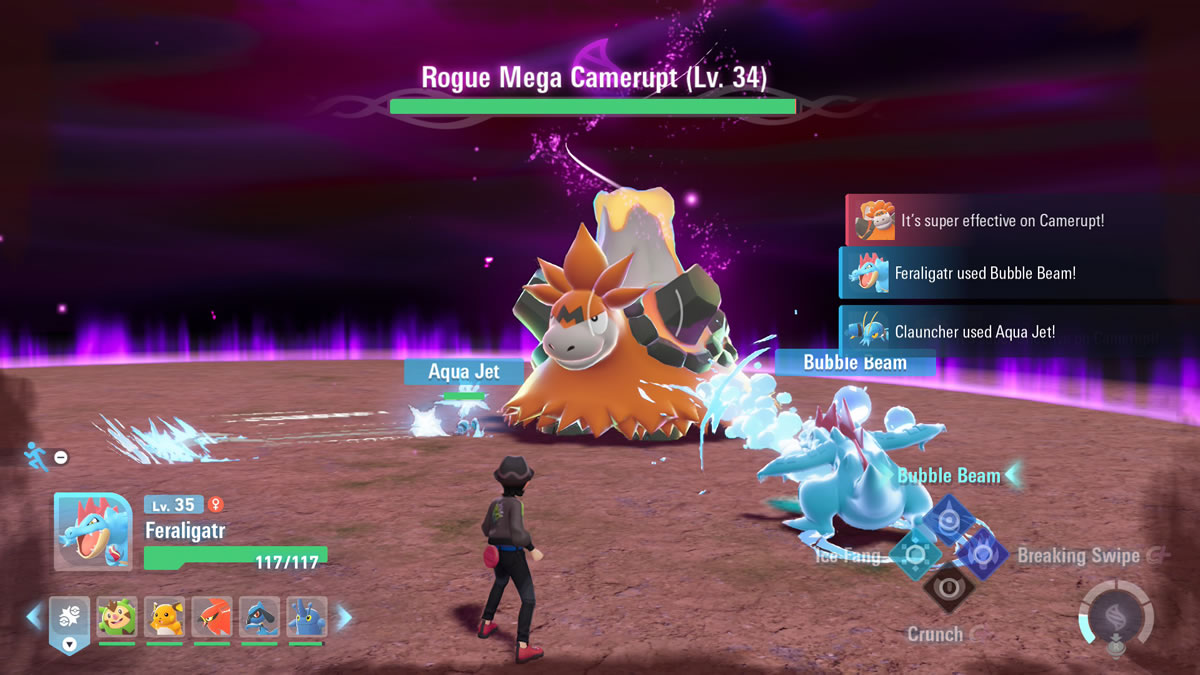Viewport: 1200px width, 675px height.
Task: Use the Bubble Beam move
Action: pyautogui.click(x=947, y=520)
